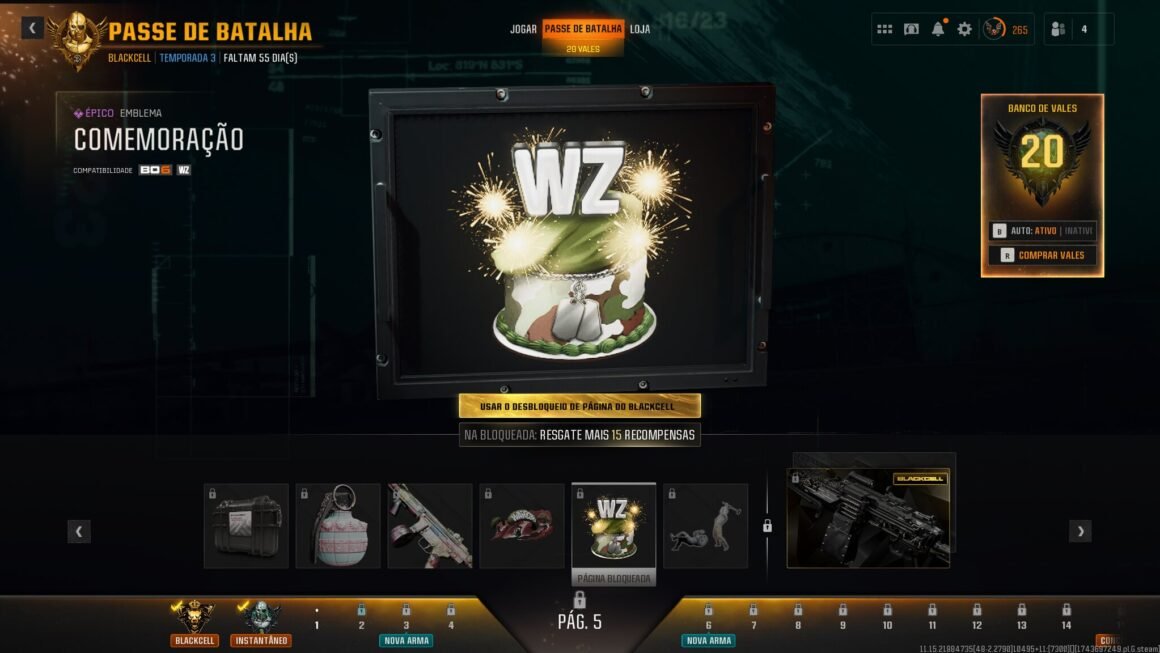The height and width of the screenshot is (653, 1160).
Task: Use the BlackCell page unlock button
Action: 580,406
